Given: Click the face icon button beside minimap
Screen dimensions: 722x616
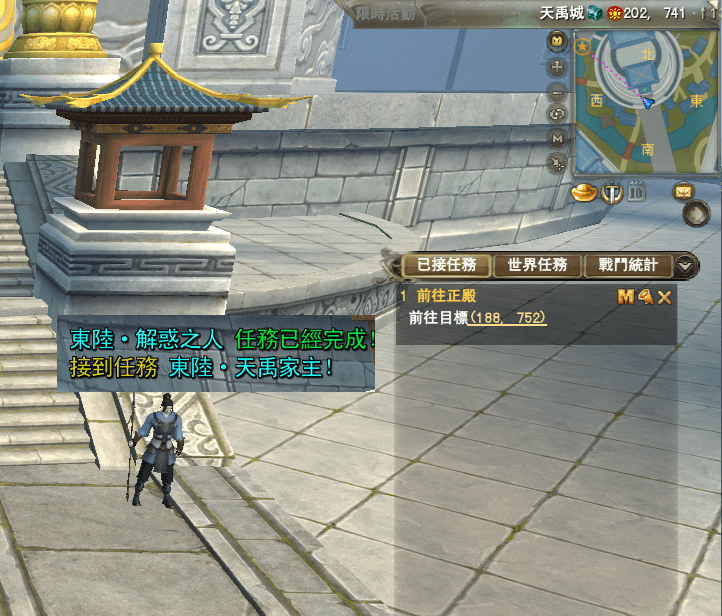Looking at the screenshot, I should point(558,42).
